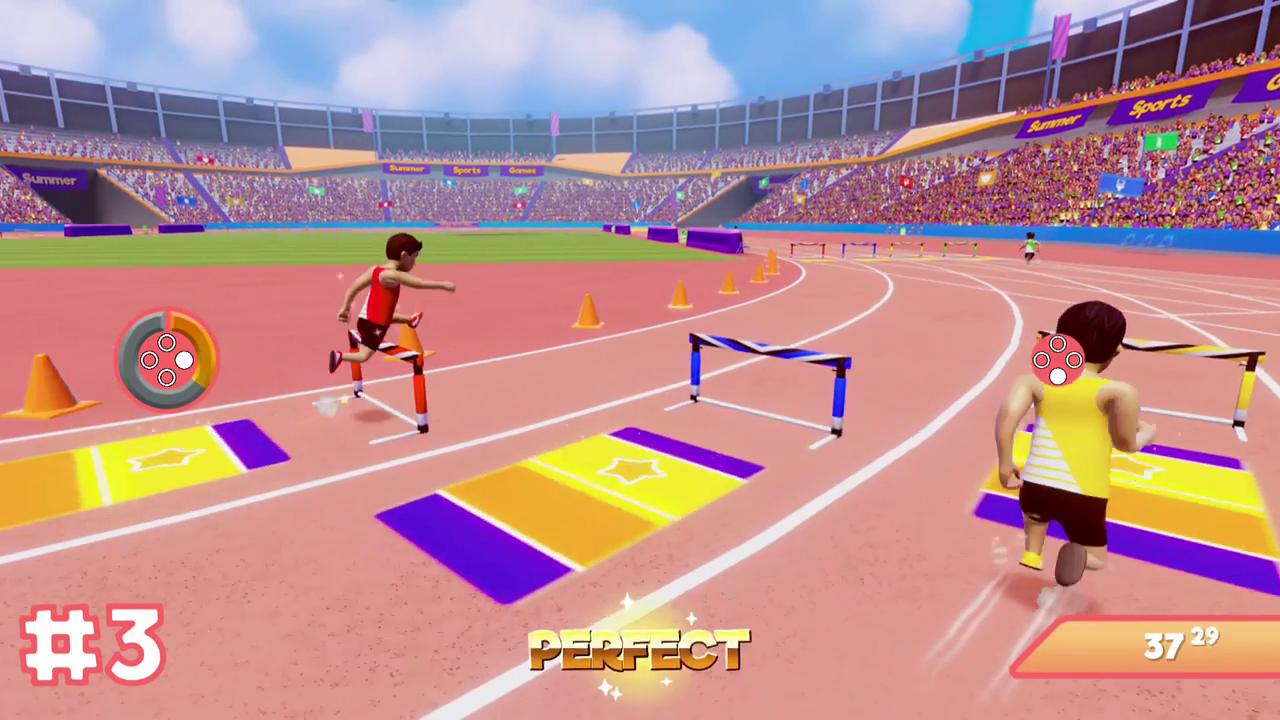
Task: Select the filled button on the right prompt wheel
Action: pyautogui.click(x=1058, y=376)
